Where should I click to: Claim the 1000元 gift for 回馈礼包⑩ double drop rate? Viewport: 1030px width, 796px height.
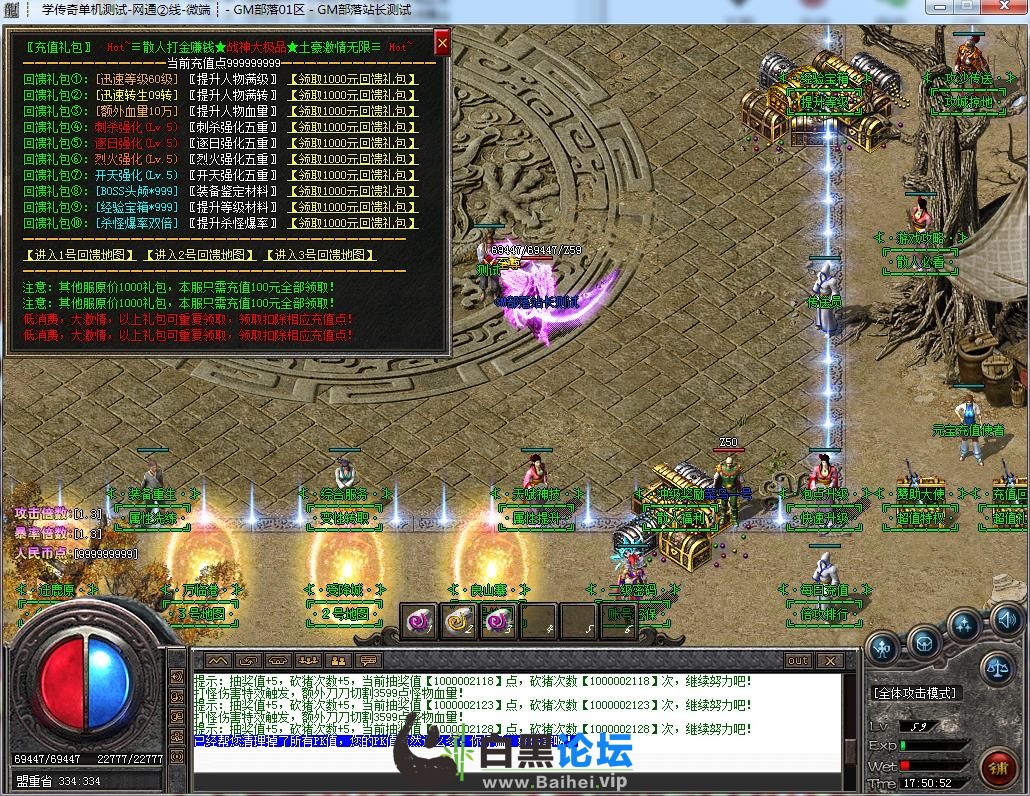tap(352, 223)
